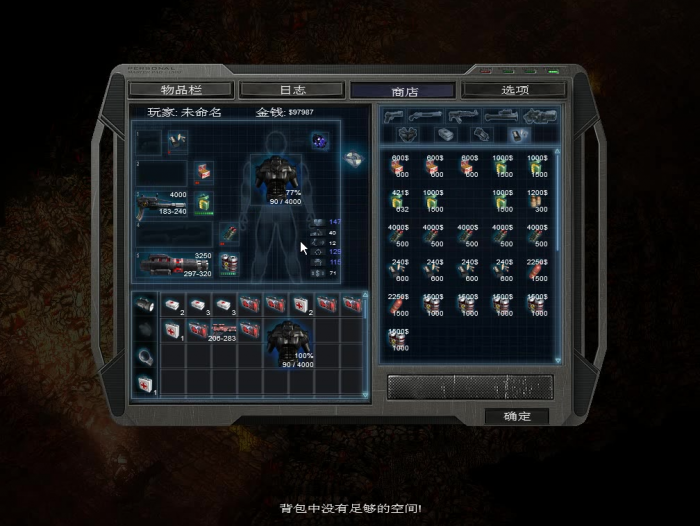Viewport: 700px width, 526px height.
Task: Select the equipped body armor at 77%
Action: click(x=279, y=176)
